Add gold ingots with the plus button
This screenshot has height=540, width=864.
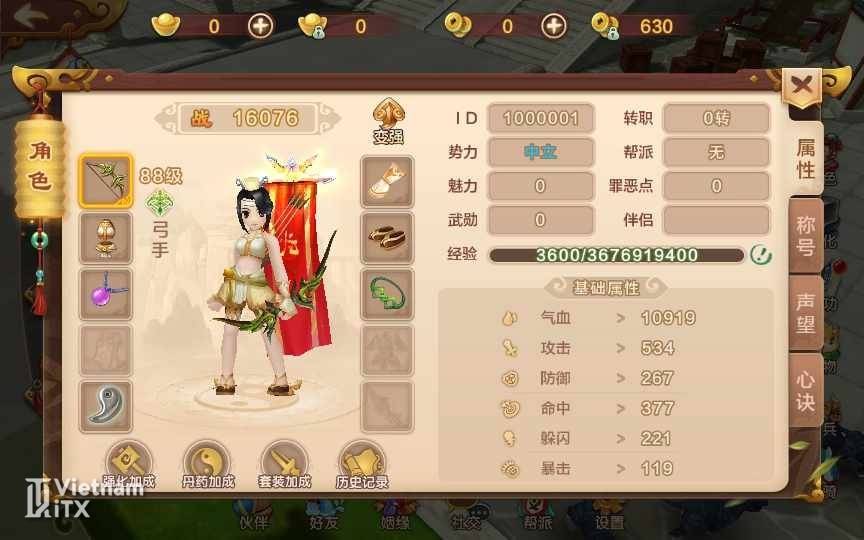[261, 26]
